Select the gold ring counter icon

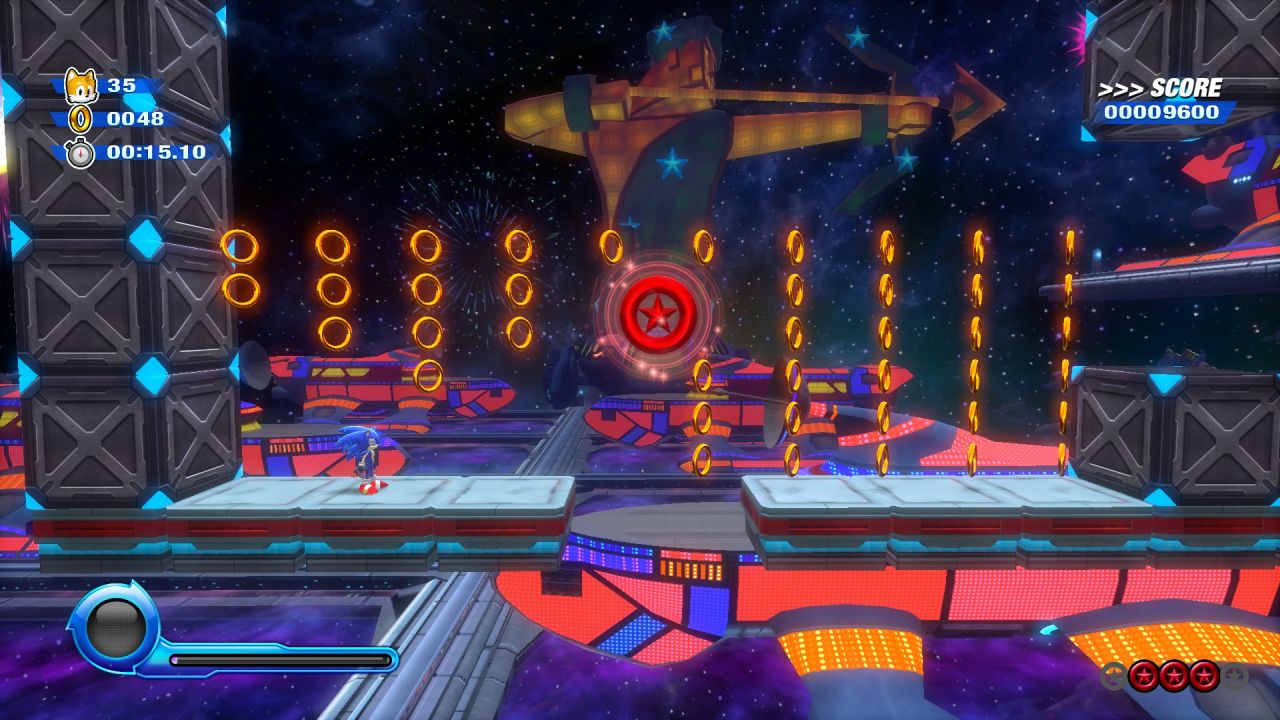coord(80,119)
